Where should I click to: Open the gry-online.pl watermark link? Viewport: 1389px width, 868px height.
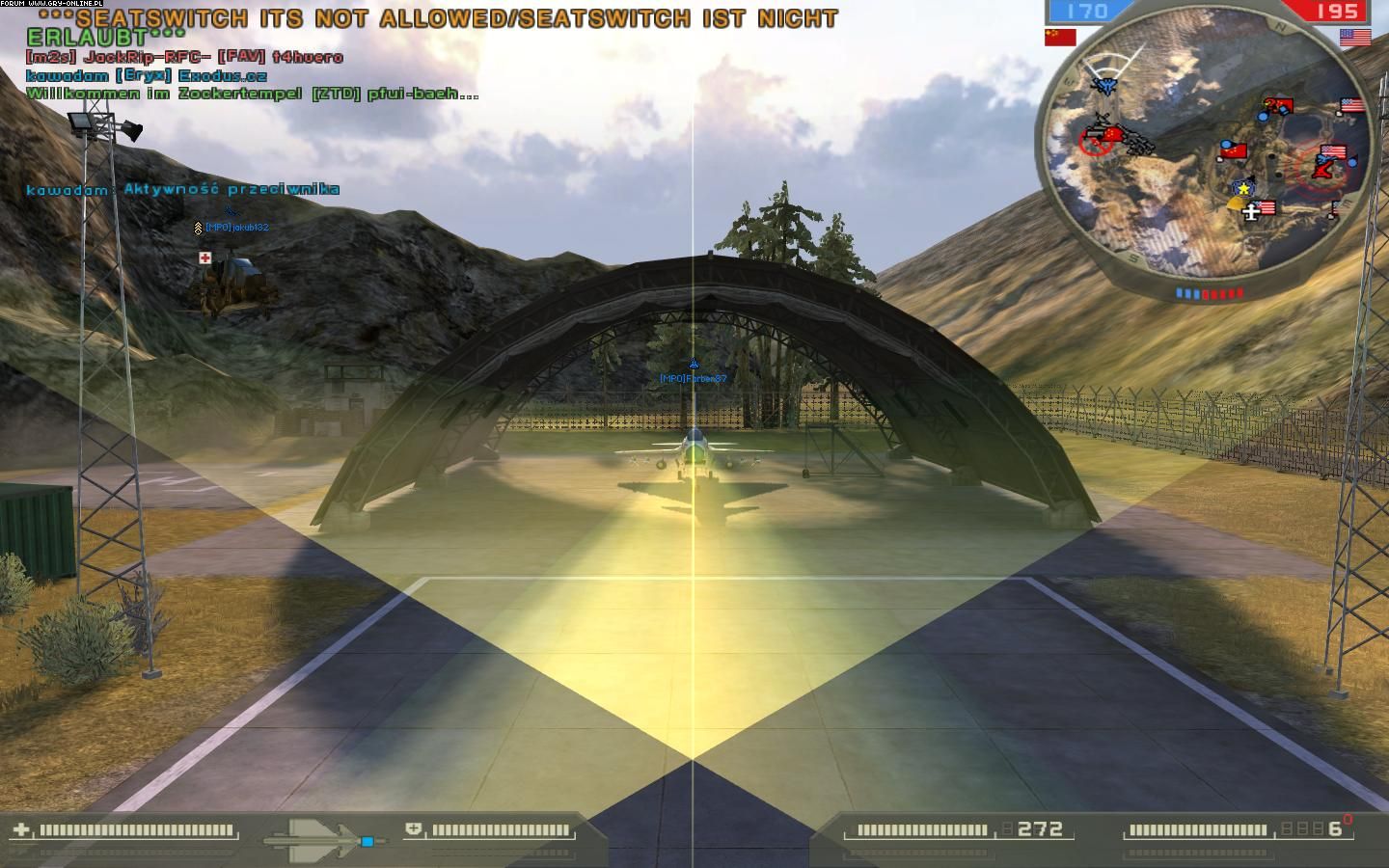[53, 4]
